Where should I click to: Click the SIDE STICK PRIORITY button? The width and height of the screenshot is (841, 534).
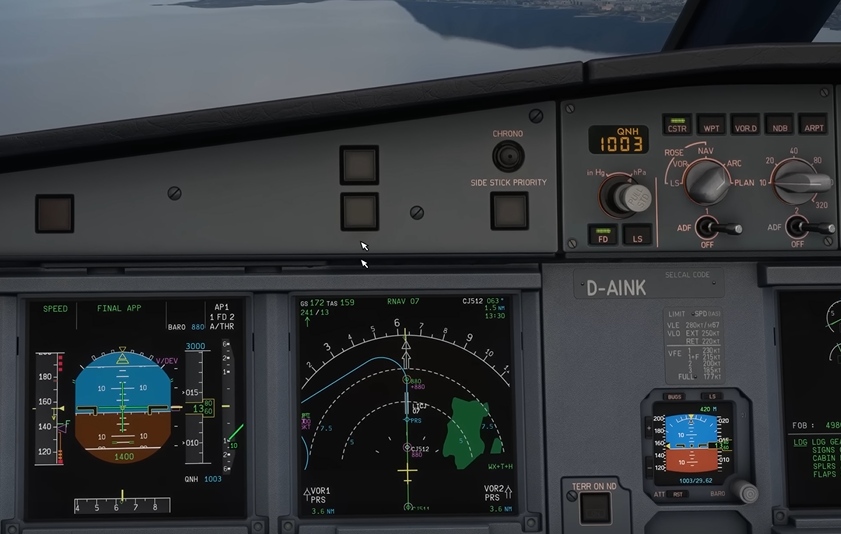click(x=509, y=210)
